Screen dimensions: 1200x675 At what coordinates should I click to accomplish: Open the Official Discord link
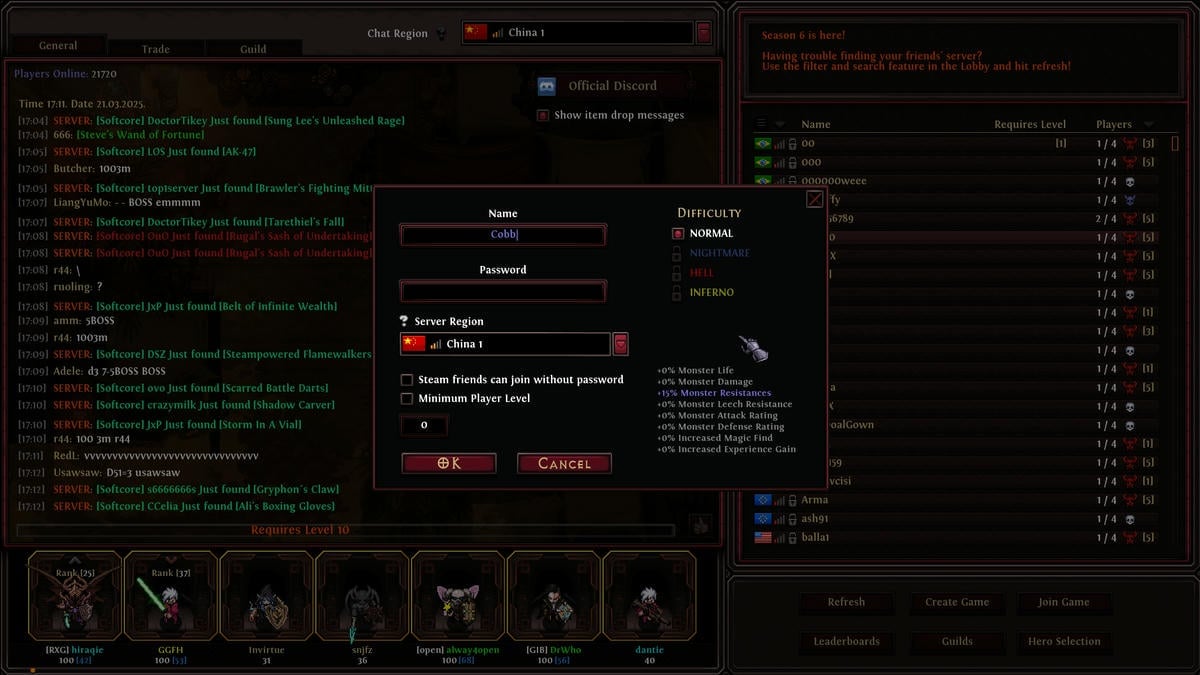pos(611,86)
